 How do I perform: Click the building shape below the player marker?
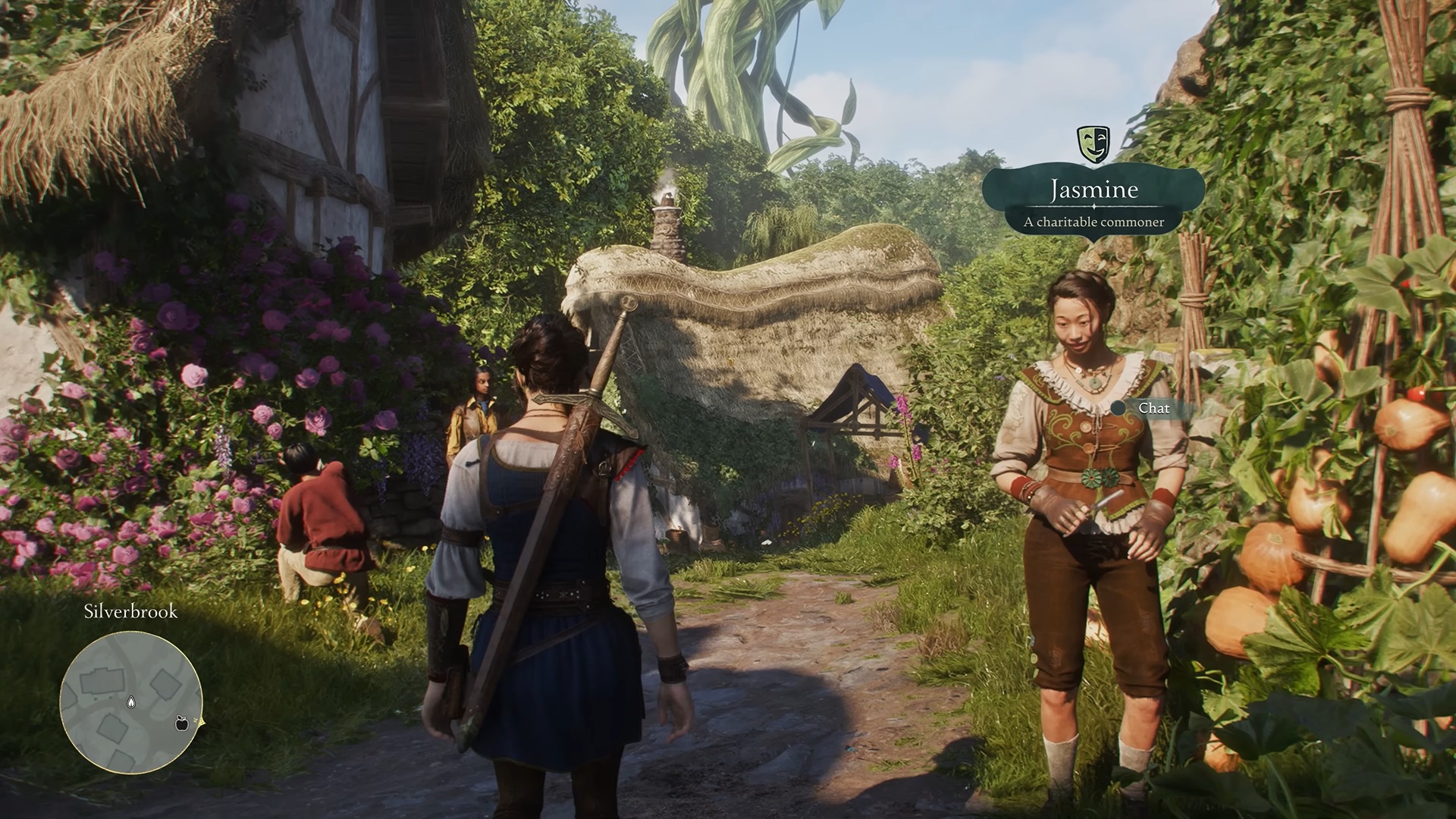pos(112,726)
